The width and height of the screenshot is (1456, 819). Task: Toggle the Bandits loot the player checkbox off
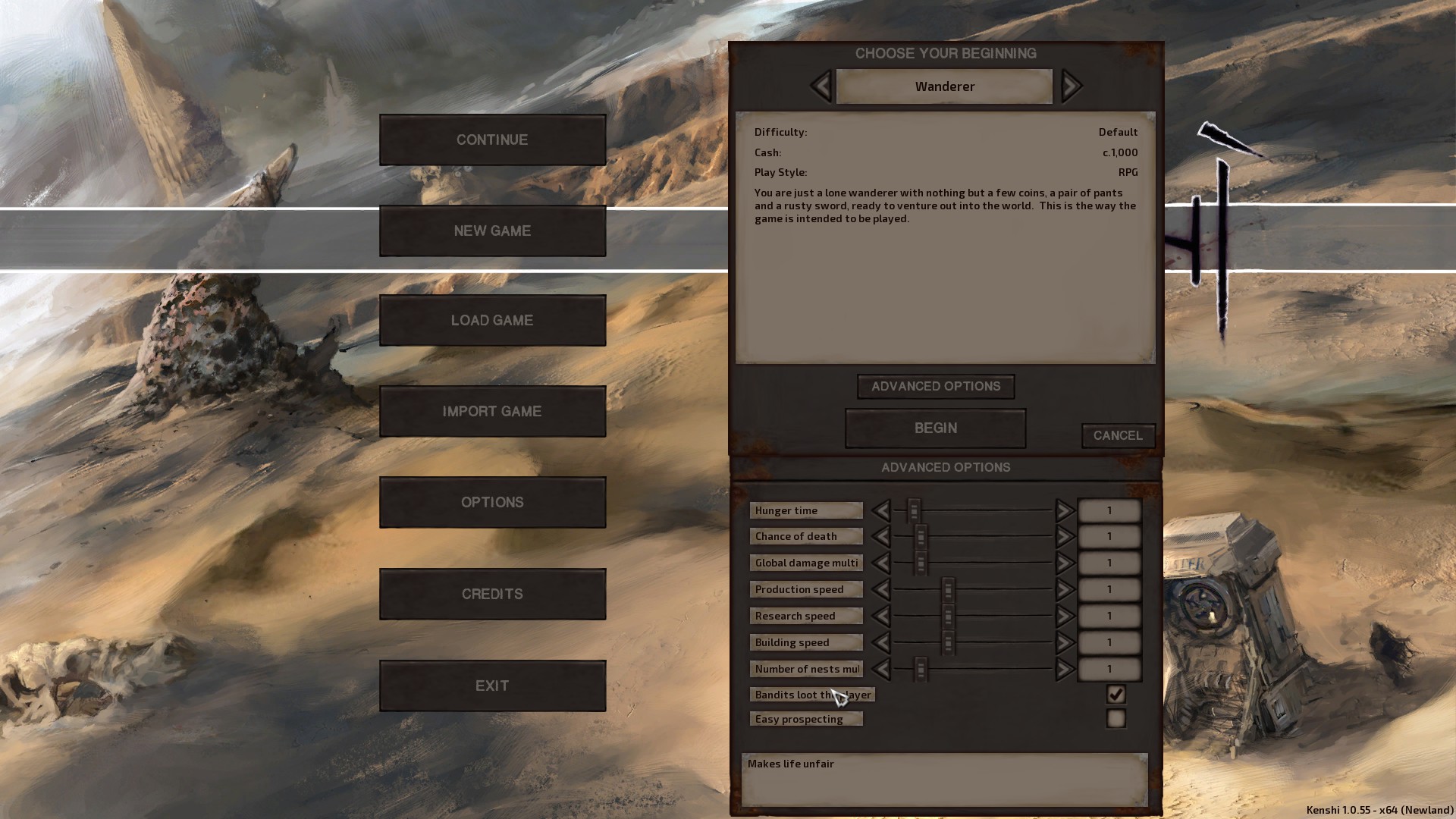pyautogui.click(x=1115, y=694)
